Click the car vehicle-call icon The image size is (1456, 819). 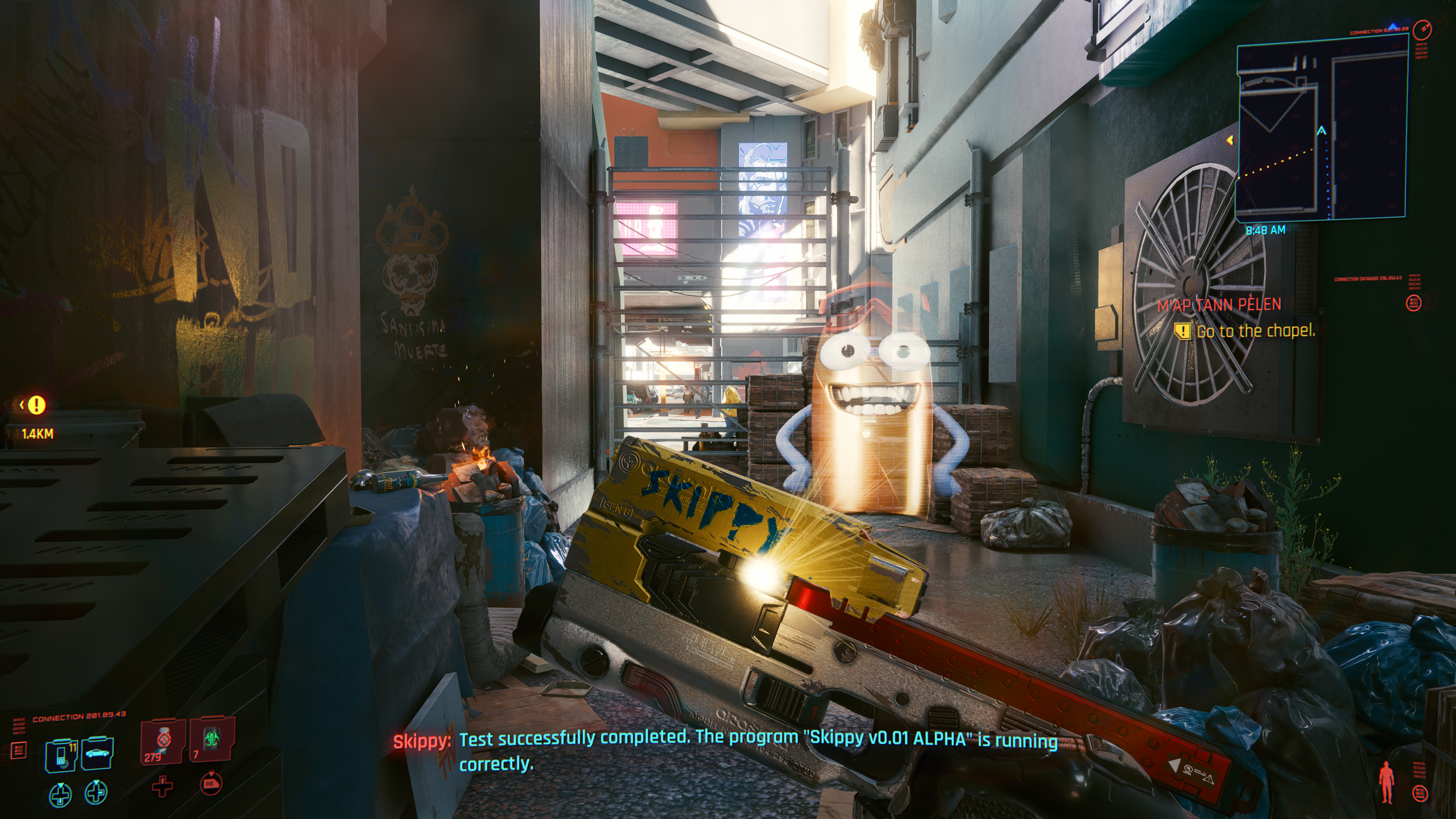[97, 753]
